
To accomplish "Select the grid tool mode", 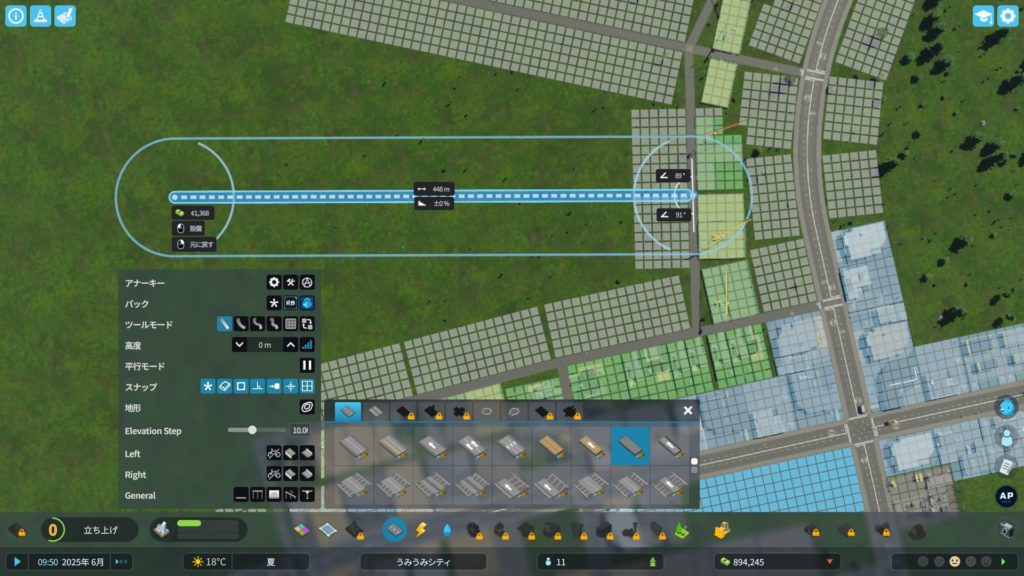I will [x=290, y=324].
